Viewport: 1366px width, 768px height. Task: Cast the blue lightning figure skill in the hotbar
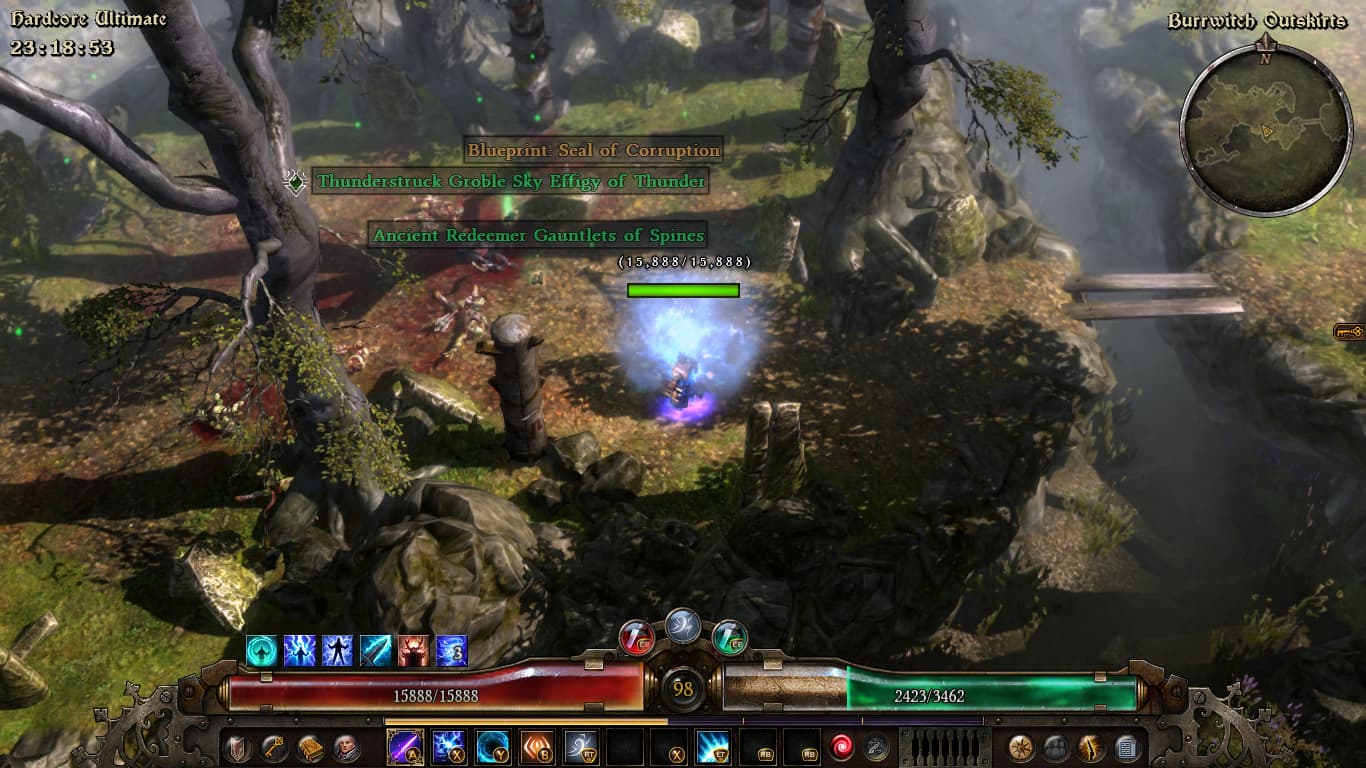pos(448,747)
